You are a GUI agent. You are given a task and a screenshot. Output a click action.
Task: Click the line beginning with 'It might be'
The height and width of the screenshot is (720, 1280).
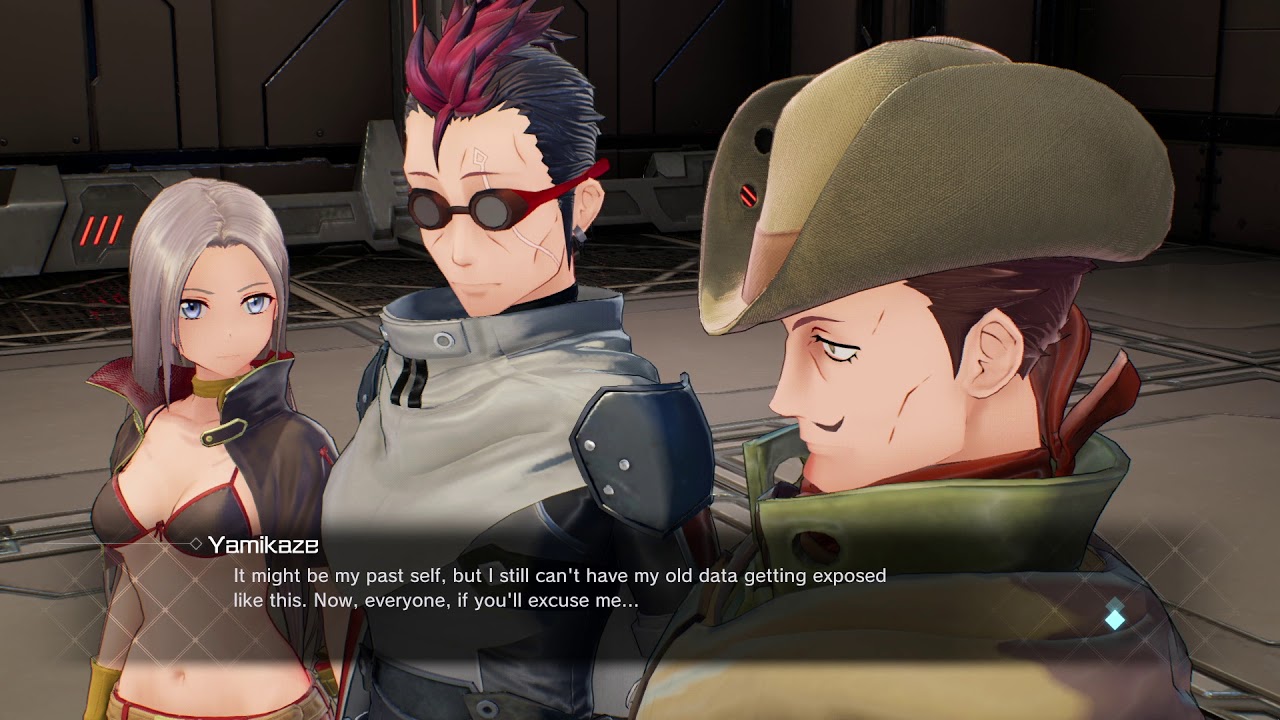(560, 575)
